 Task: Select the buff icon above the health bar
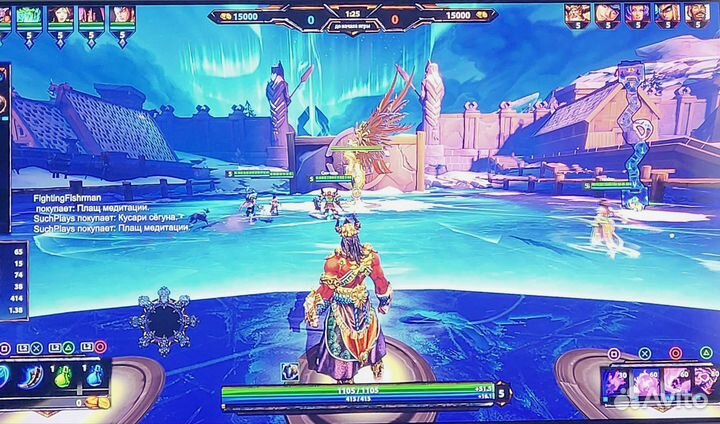[x=290, y=372]
